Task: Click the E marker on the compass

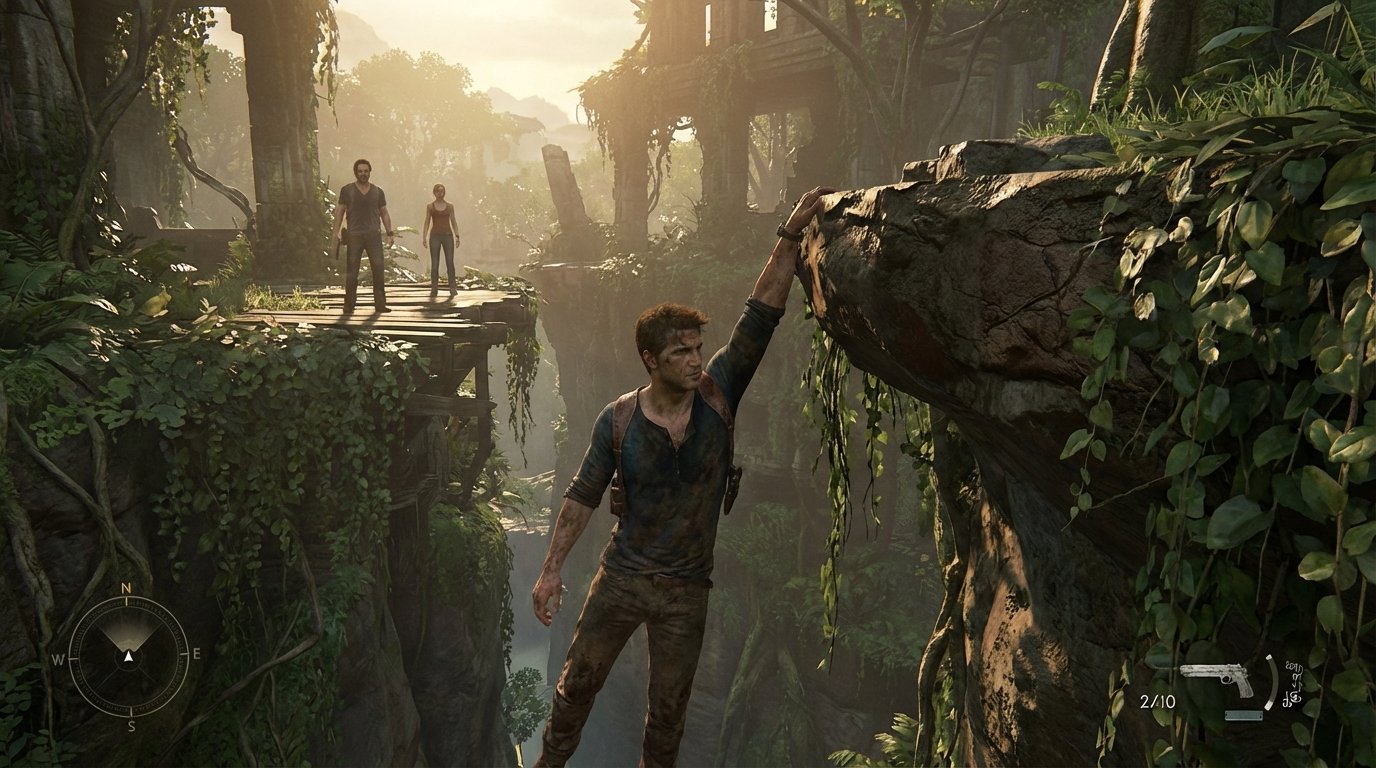Action: pyautogui.click(x=197, y=653)
